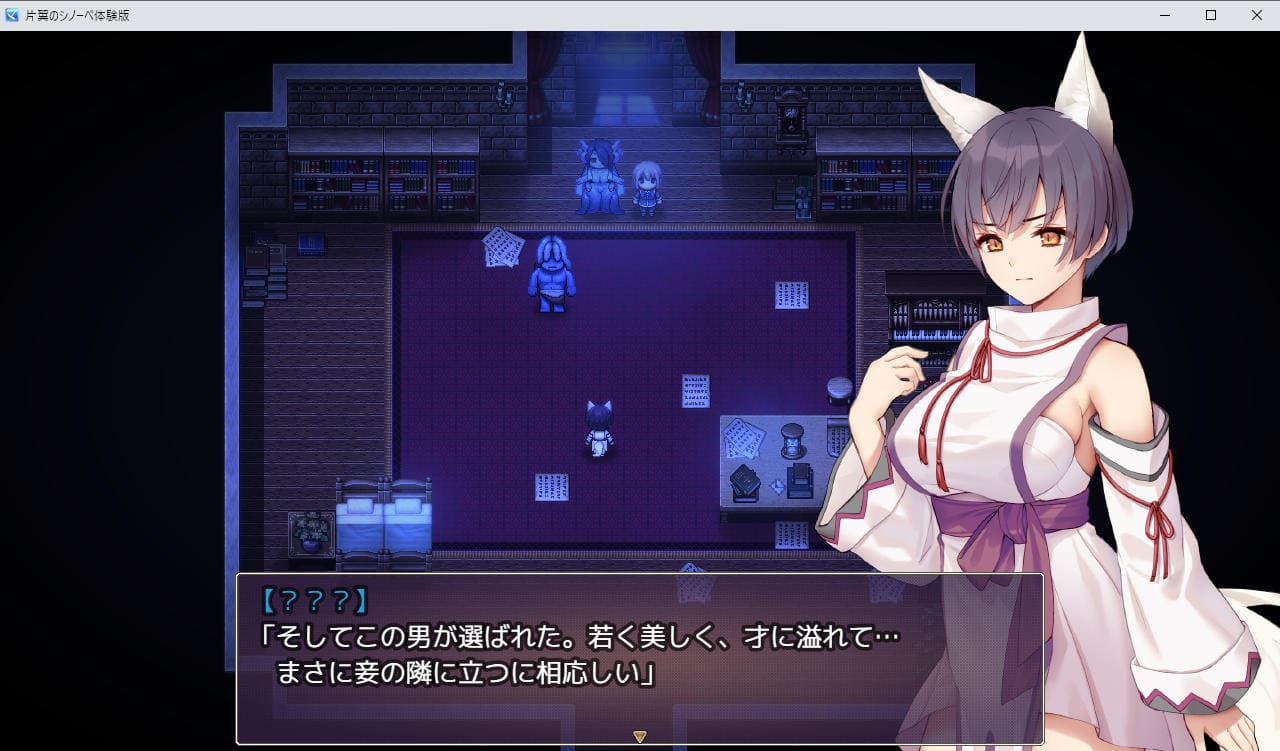1280x751 pixels.
Task: Close the game window
Action: tap(1256, 15)
